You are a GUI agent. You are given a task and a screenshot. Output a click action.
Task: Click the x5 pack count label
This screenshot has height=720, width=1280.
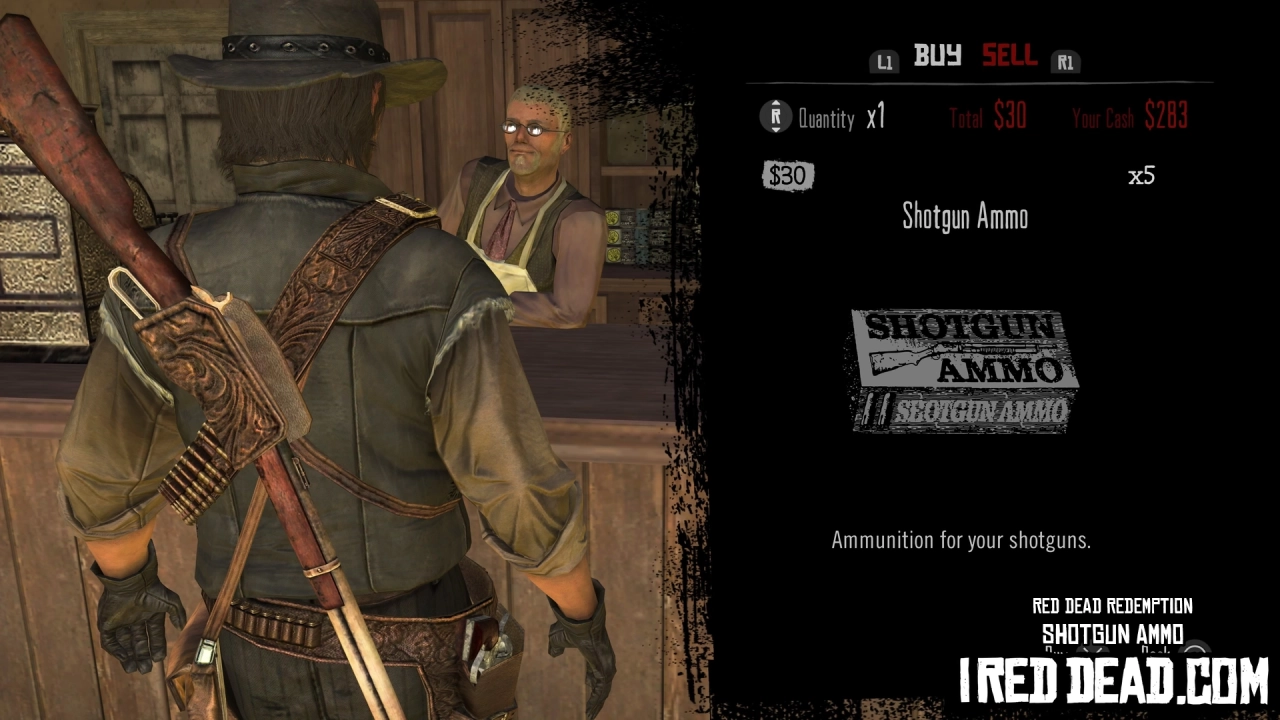(x=1140, y=176)
